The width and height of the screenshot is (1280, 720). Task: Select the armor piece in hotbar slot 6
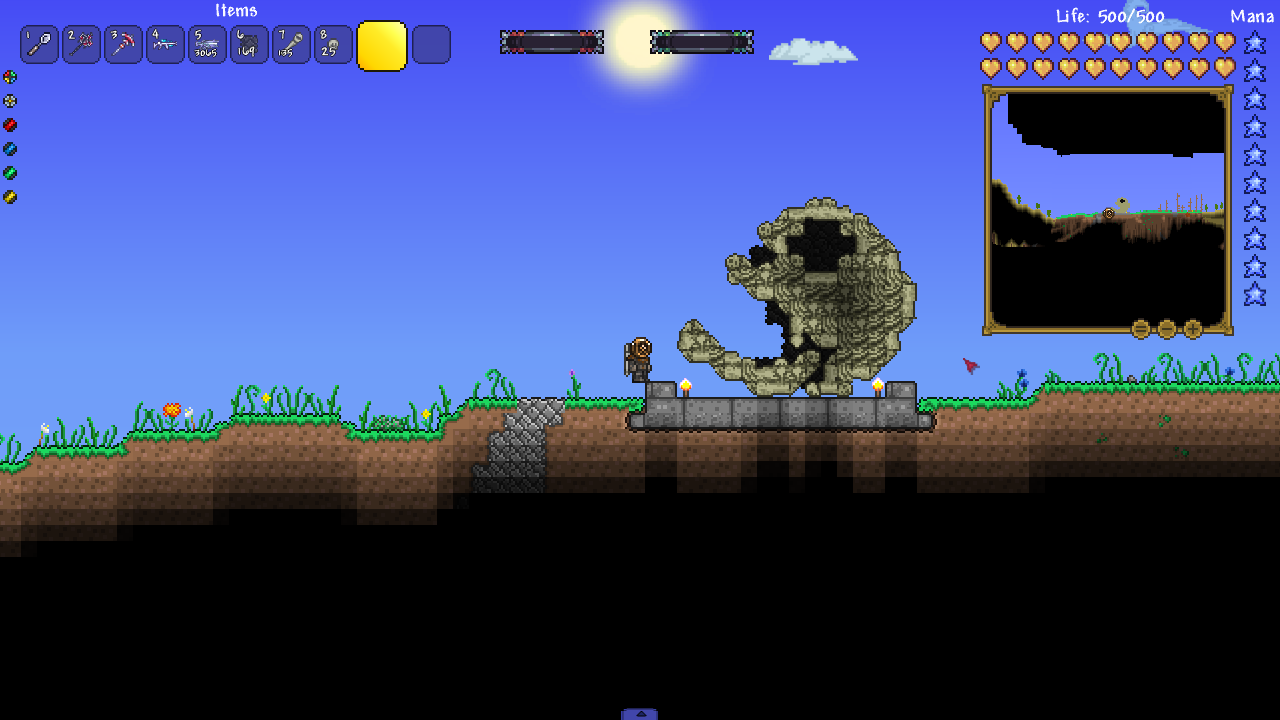click(x=249, y=44)
